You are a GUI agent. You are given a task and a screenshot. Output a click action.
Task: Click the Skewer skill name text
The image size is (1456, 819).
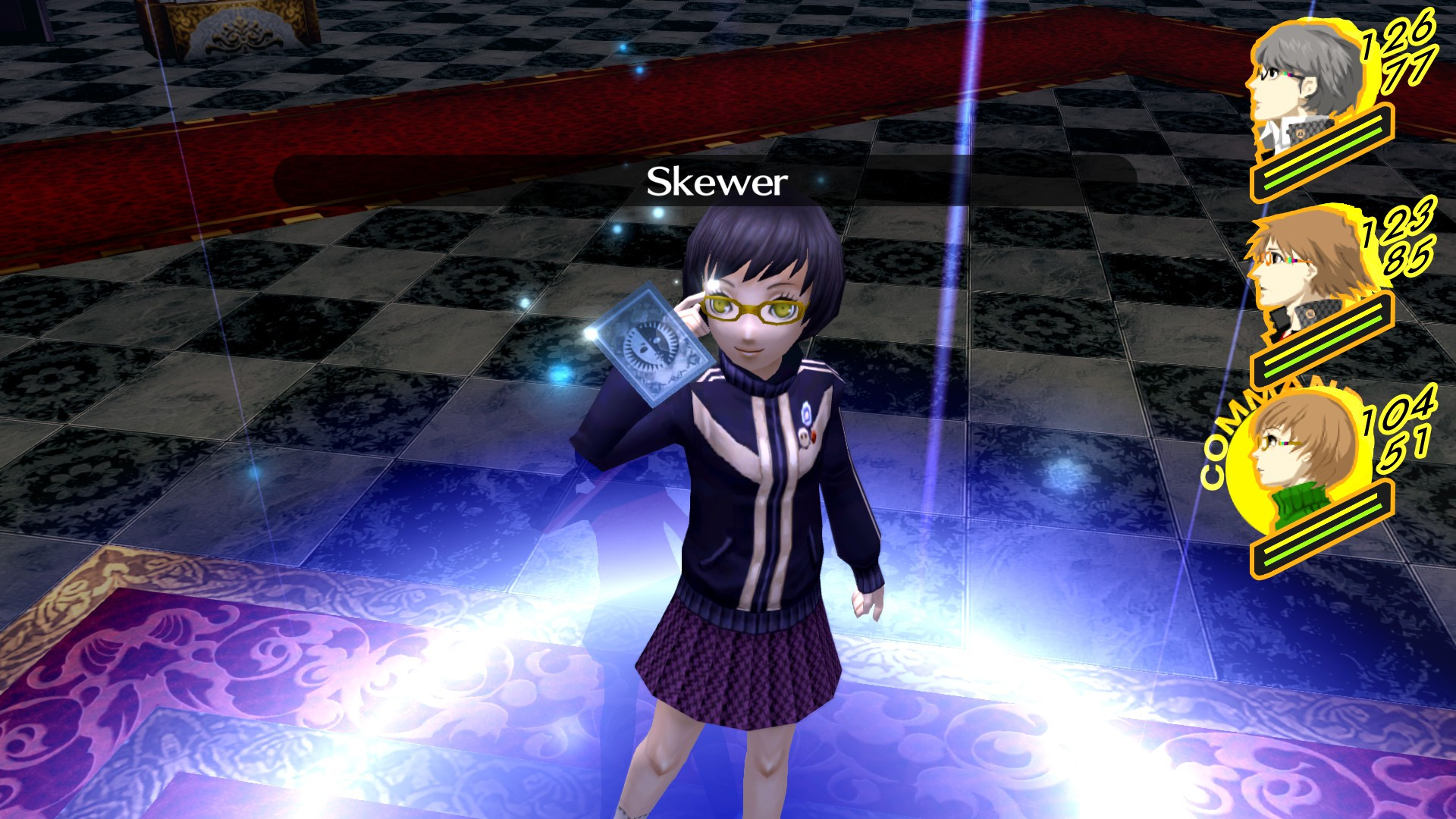coord(717,180)
